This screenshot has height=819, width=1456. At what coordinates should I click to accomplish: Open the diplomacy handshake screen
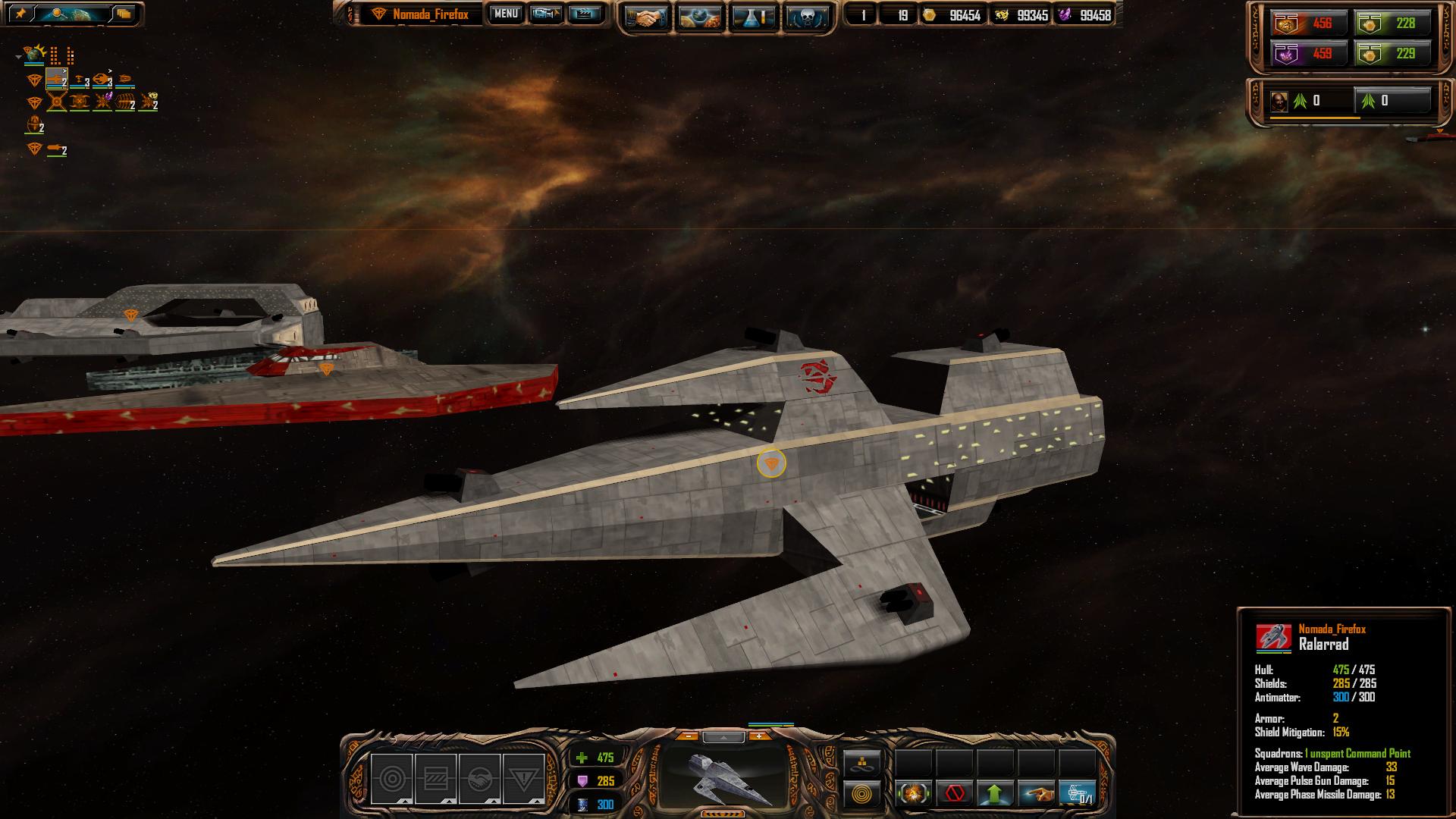(645, 17)
